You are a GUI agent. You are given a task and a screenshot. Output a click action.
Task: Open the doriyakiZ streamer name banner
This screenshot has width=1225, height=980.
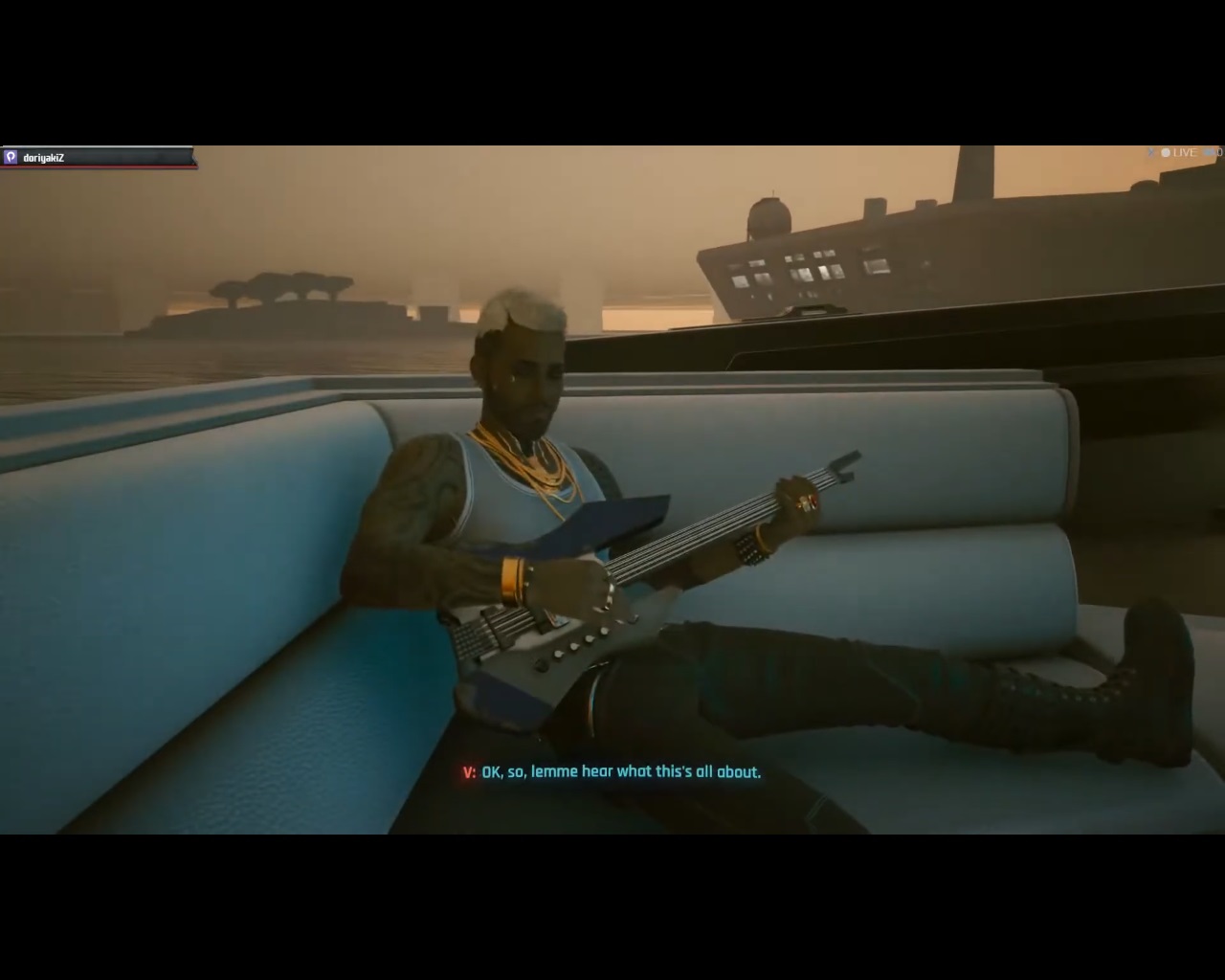[x=43, y=157]
